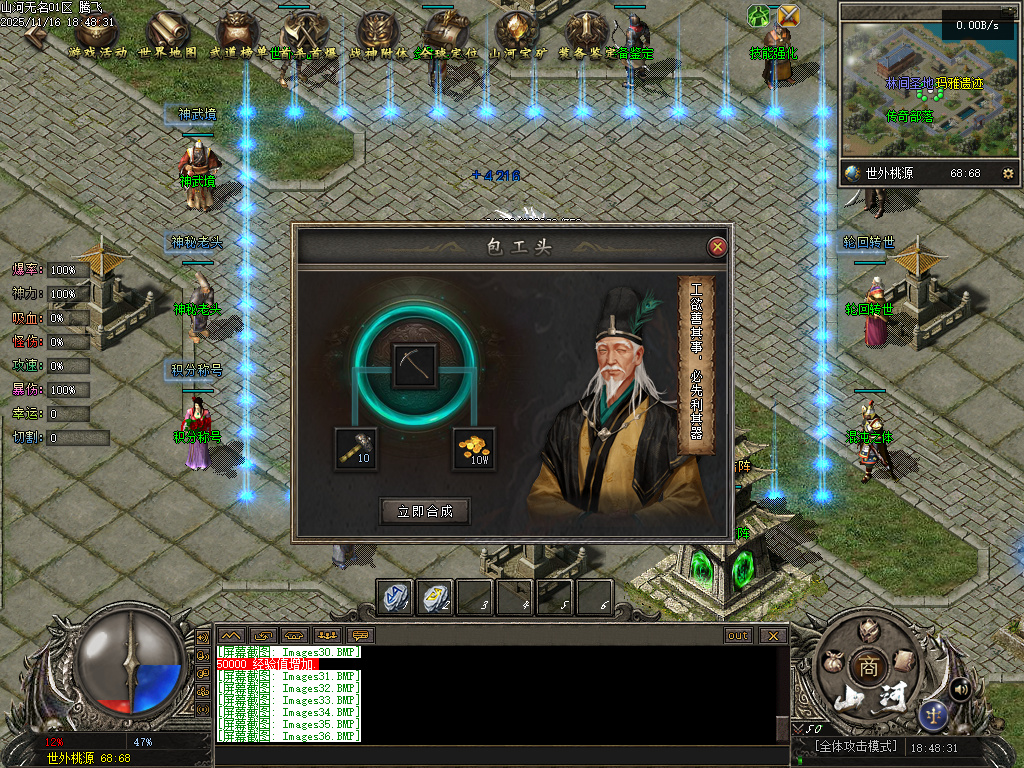This screenshot has width=1024, height=768.
Task: Open the 战神附体 menu icon
Action: 379,33
